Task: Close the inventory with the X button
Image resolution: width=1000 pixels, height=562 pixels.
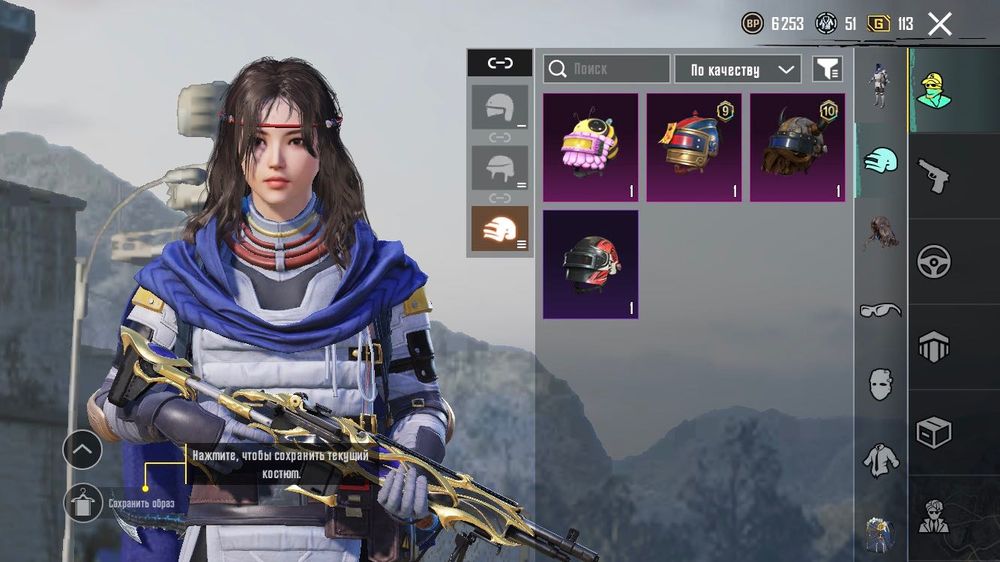Action: point(939,24)
